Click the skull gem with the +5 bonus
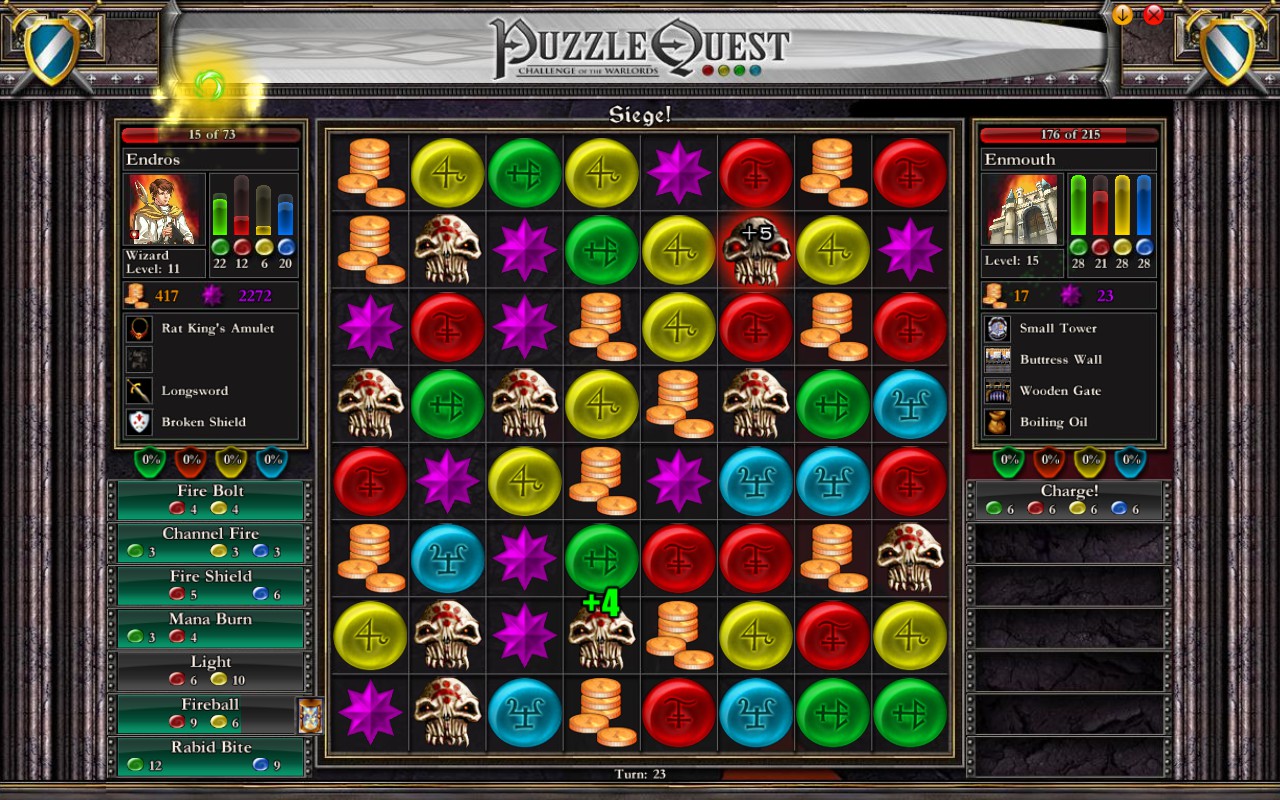This screenshot has width=1280, height=800. click(756, 250)
